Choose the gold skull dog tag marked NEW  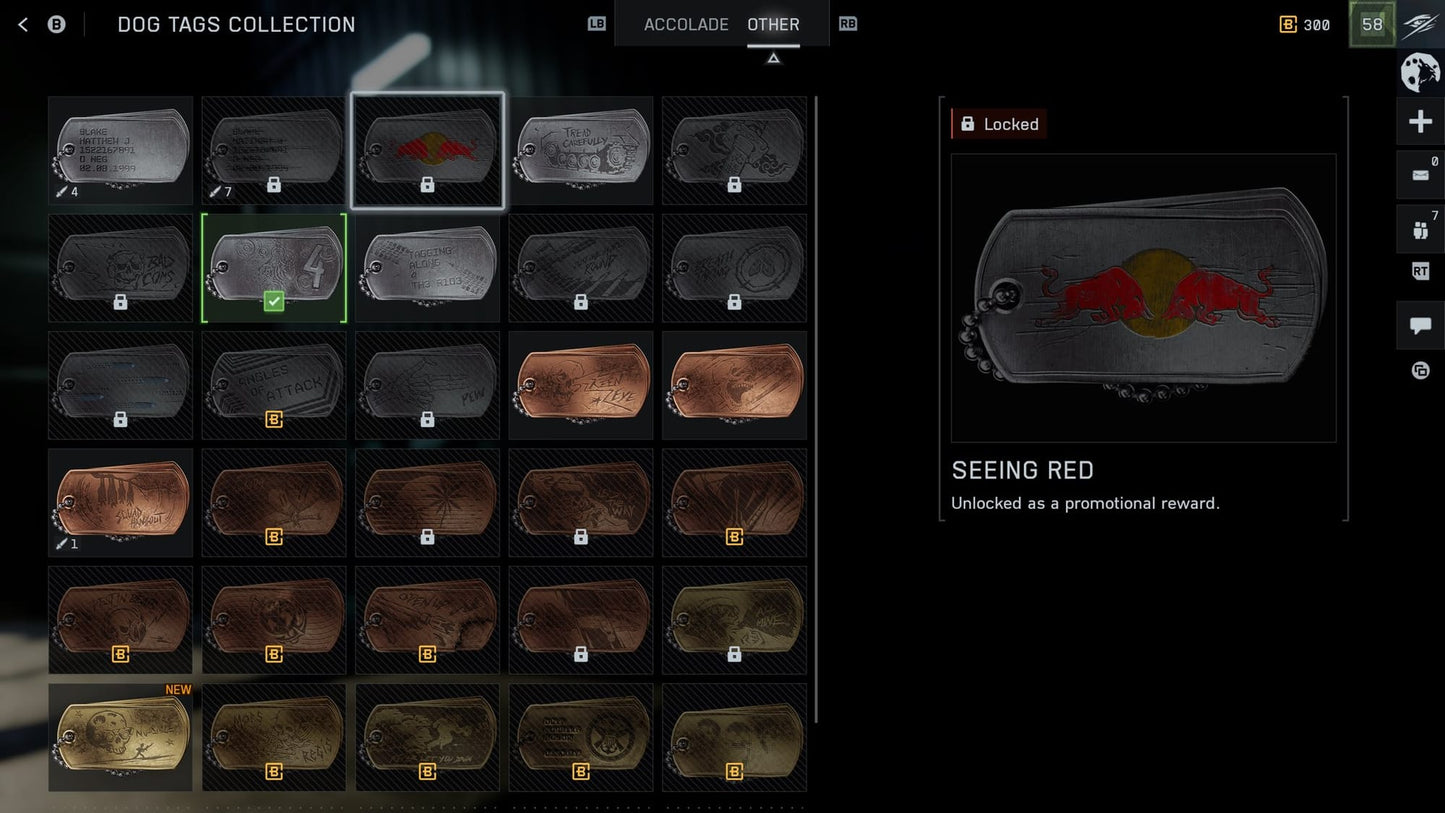(x=120, y=737)
